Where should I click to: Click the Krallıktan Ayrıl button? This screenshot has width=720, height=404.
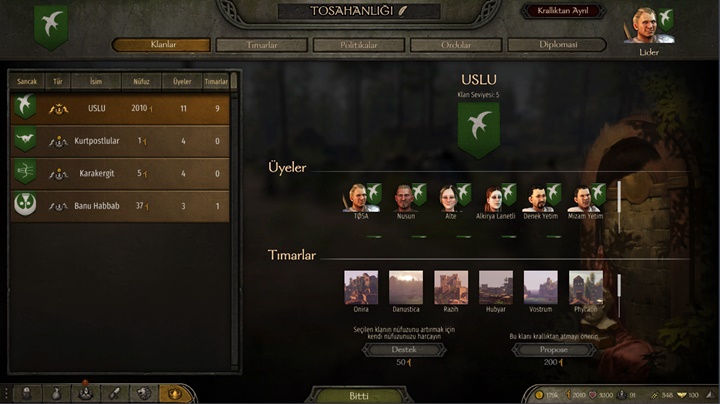click(562, 11)
